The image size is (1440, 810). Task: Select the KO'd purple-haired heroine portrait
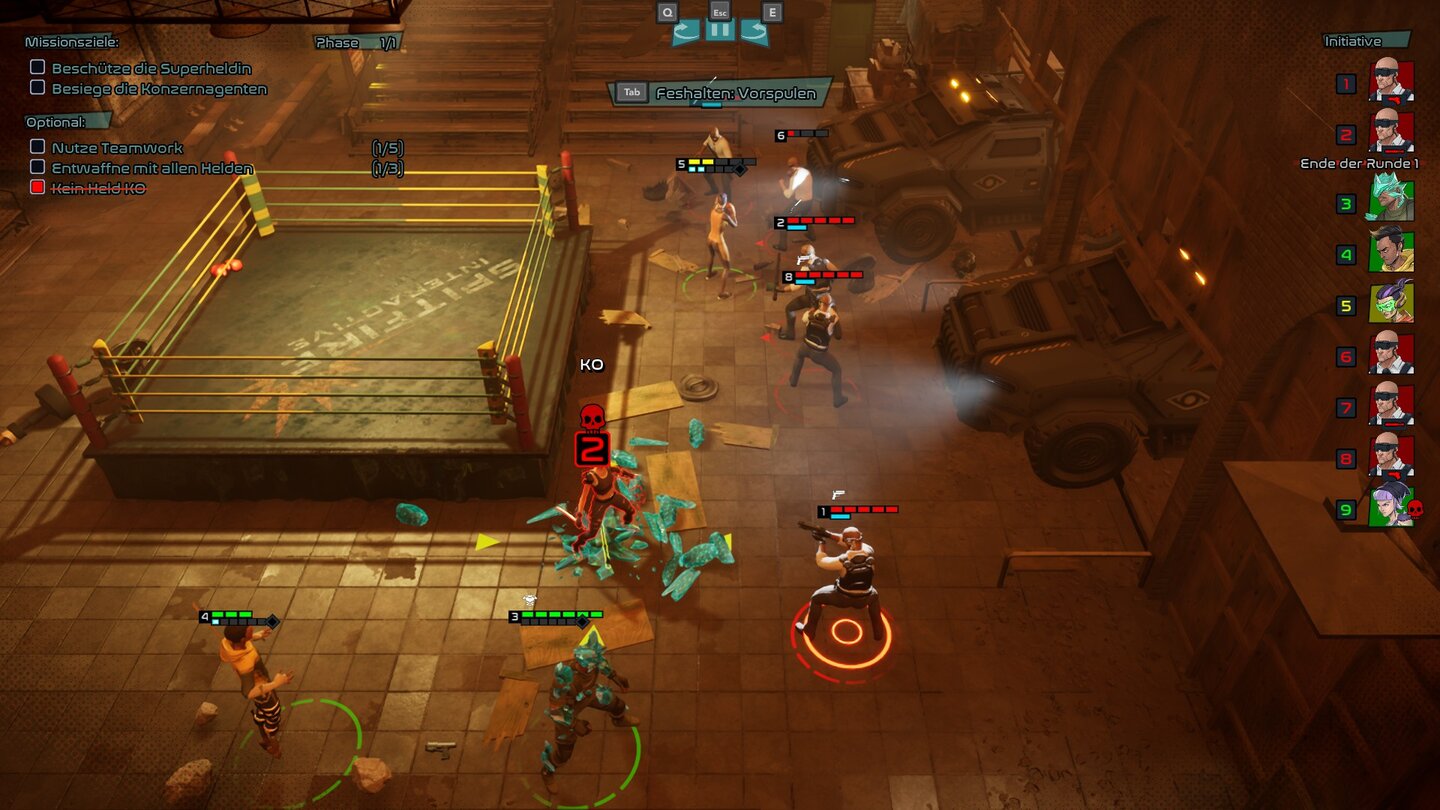click(x=1391, y=508)
